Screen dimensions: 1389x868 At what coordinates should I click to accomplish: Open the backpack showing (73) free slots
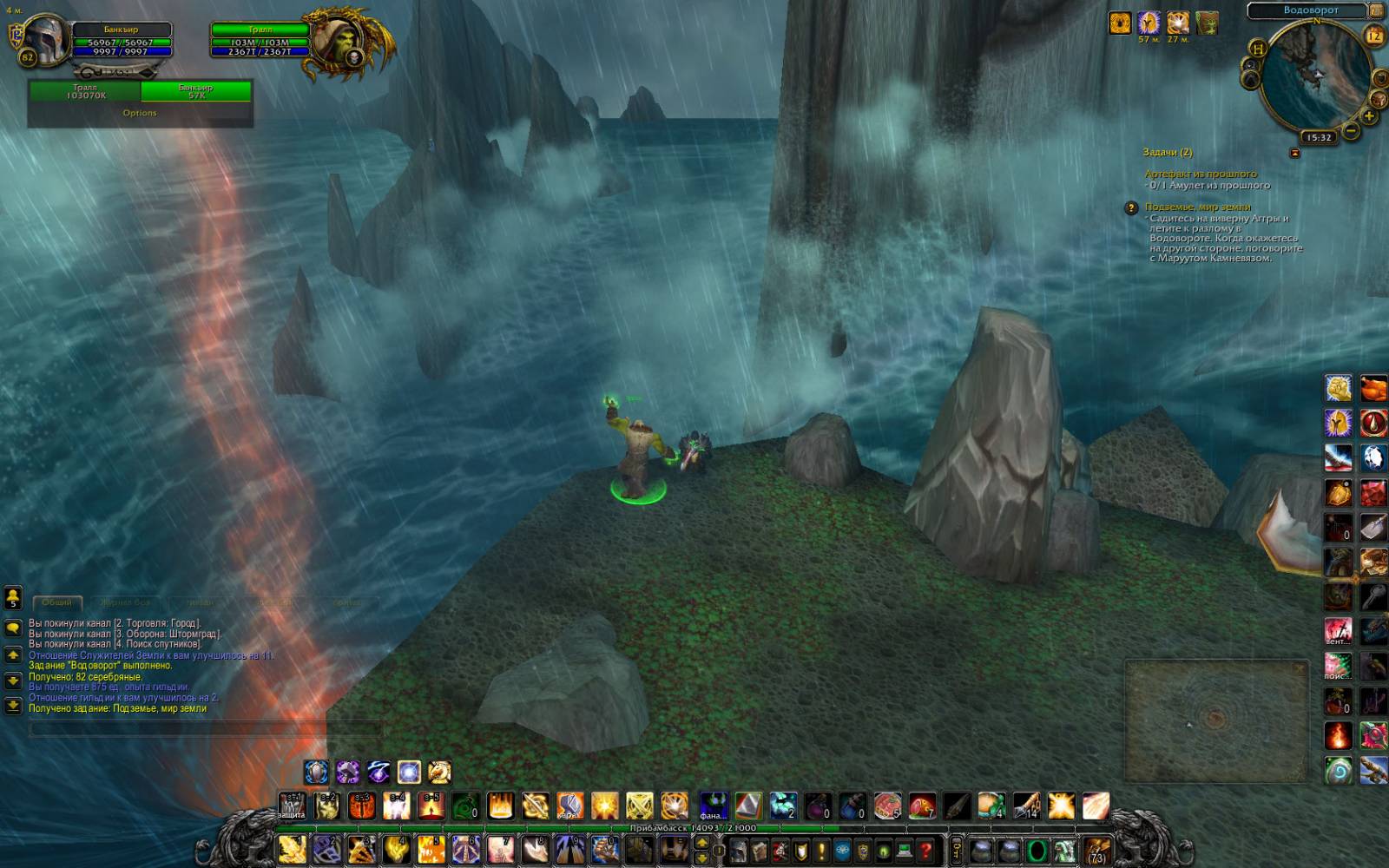tap(1096, 850)
